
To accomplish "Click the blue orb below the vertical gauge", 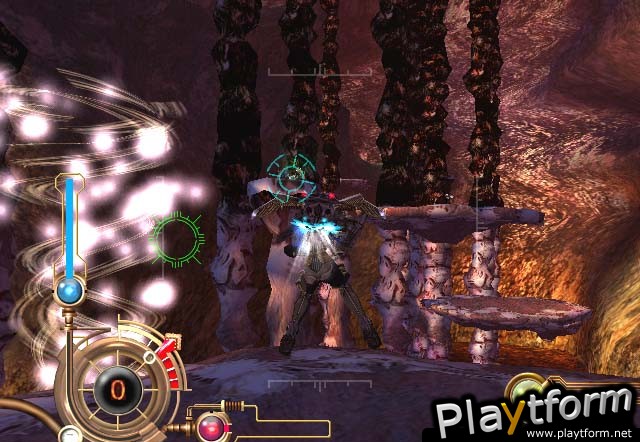I will pyautogui.click(x=70, y=292).
